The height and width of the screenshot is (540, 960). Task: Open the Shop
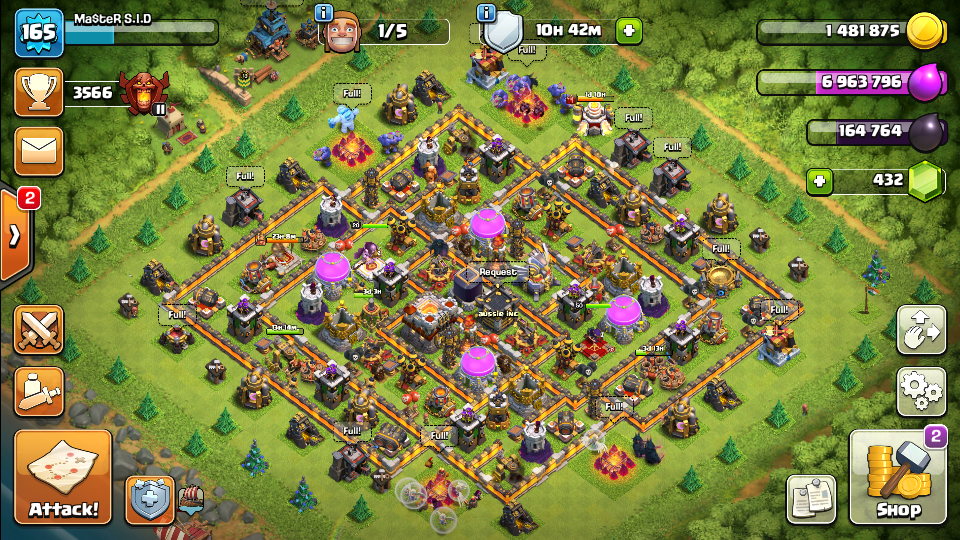tap(897, 478)
